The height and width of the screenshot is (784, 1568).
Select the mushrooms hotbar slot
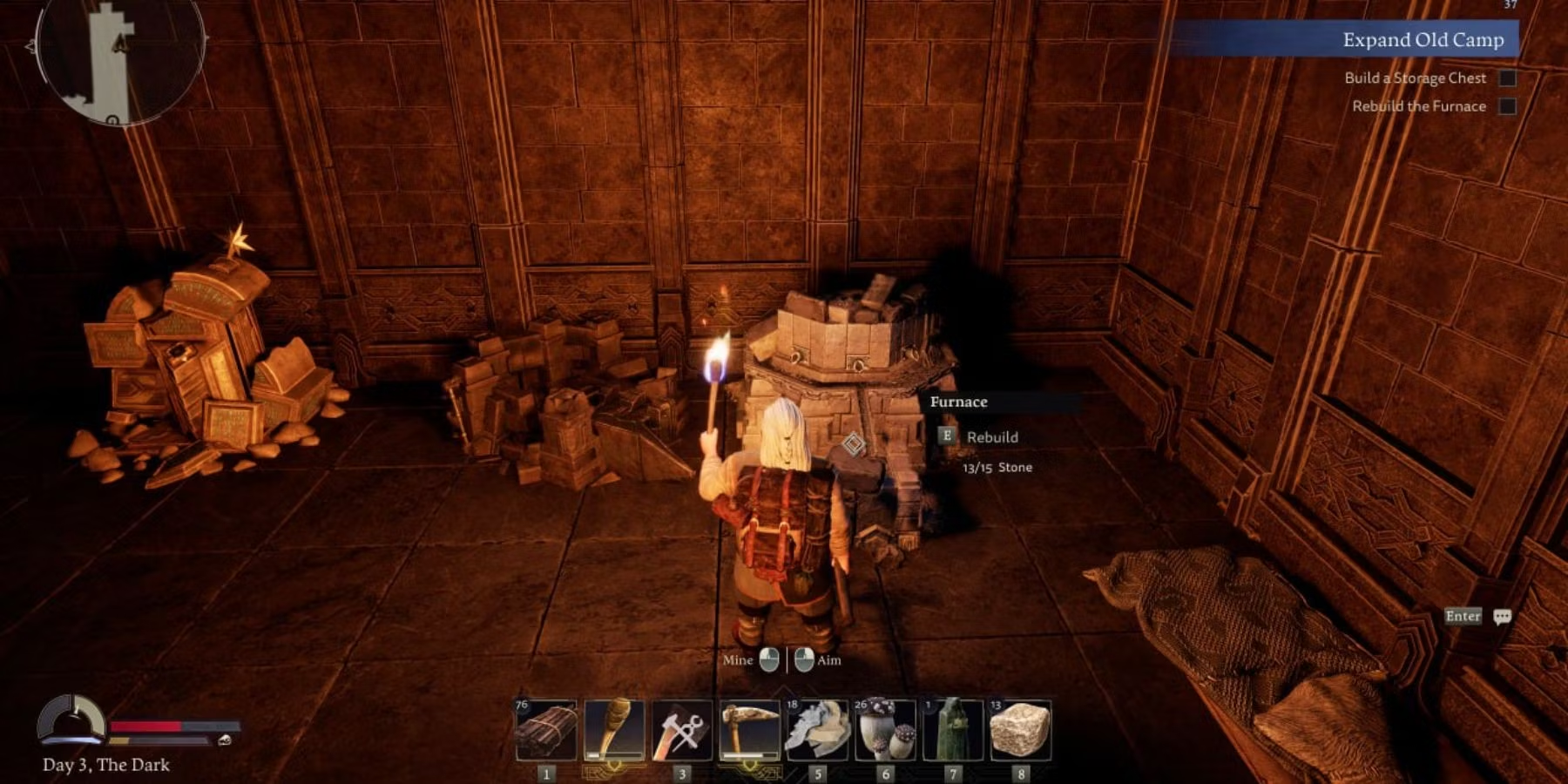(x=885, y=730)
